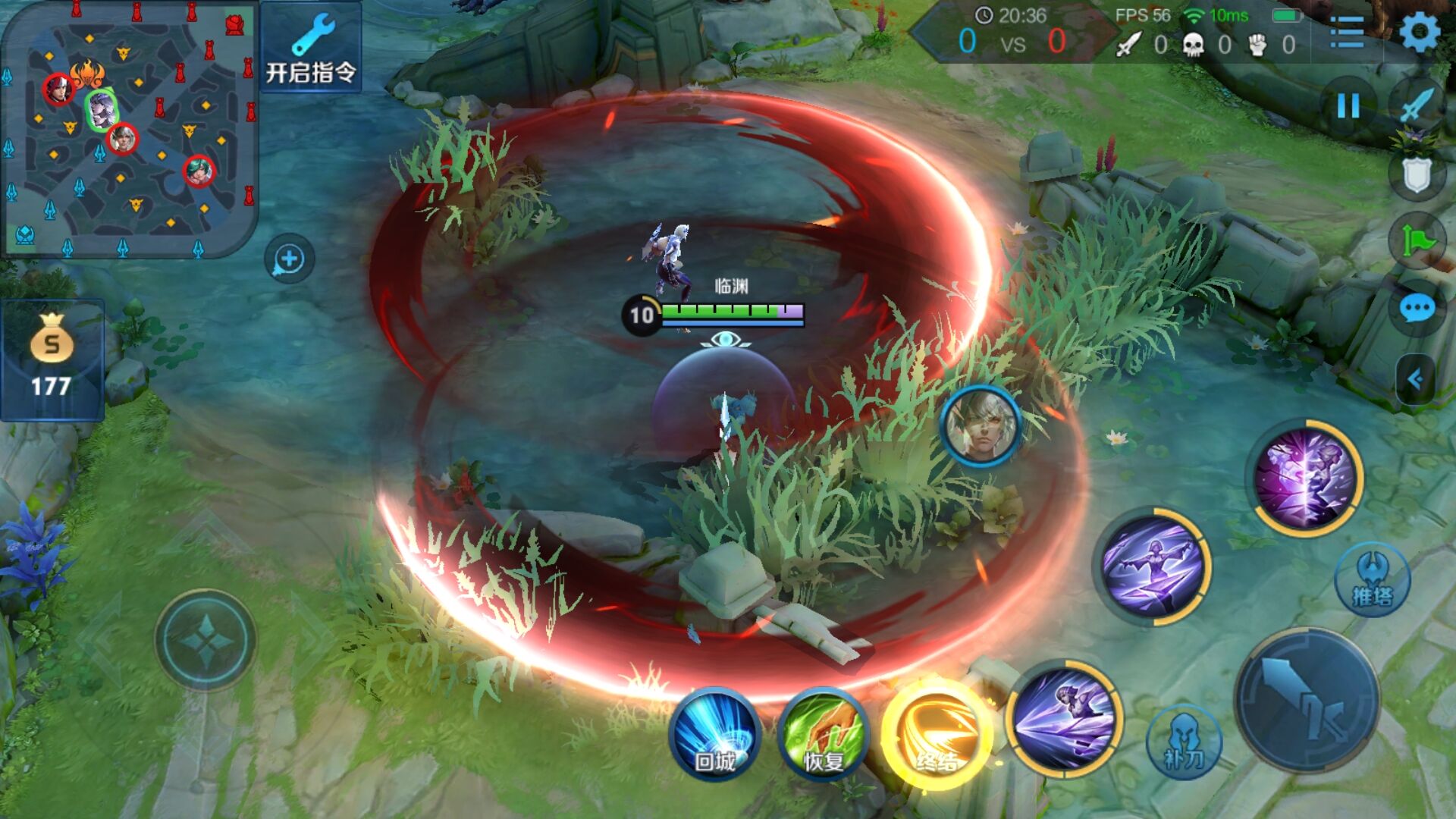
Task: Send the sword attack signal
Action: (1417, 105)
